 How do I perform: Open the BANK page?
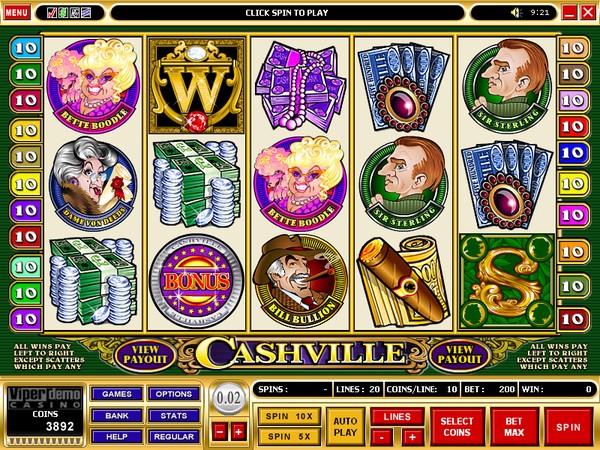115,415
